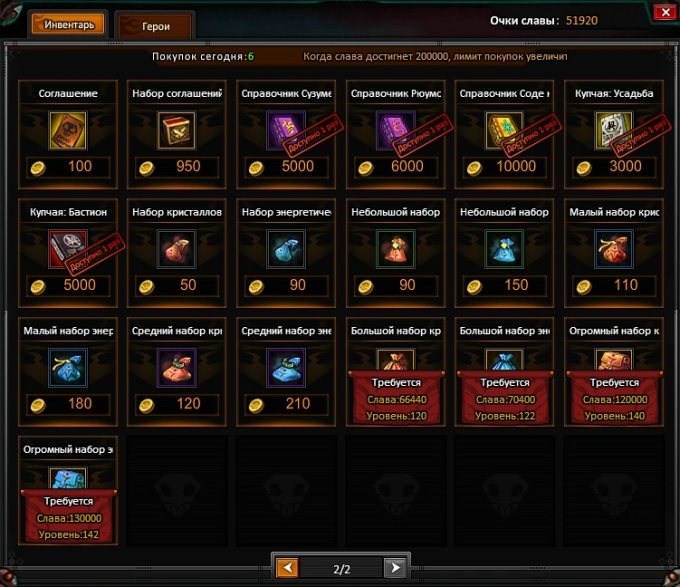Choose the Малый набор кристаллов for 110
Screen dimensions: 680x587
(x=614, y=249)
